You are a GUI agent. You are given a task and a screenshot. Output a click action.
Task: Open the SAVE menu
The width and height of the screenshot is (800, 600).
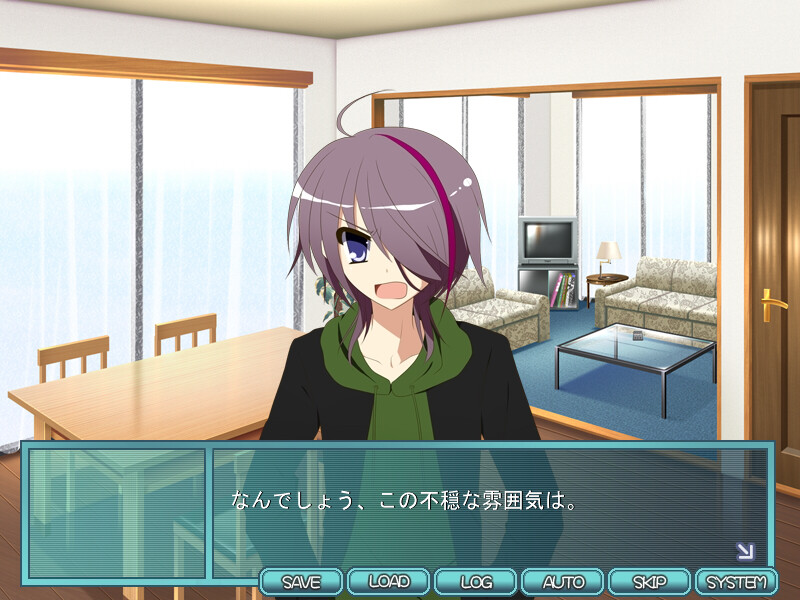302,581
